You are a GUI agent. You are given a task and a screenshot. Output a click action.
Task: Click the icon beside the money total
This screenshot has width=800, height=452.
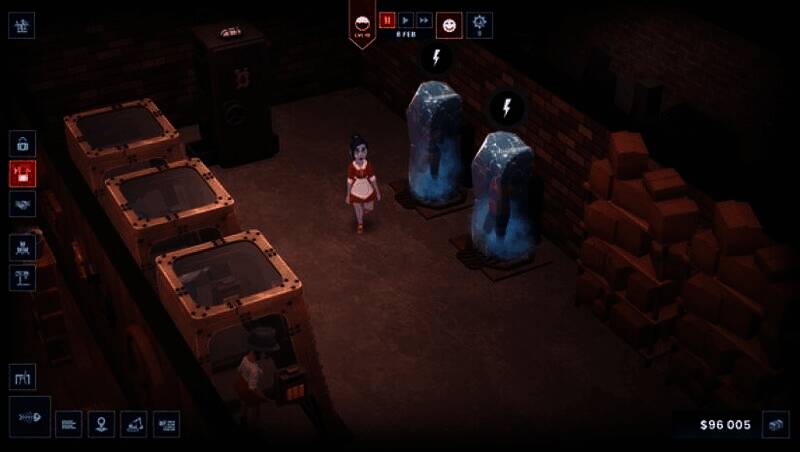776,424
